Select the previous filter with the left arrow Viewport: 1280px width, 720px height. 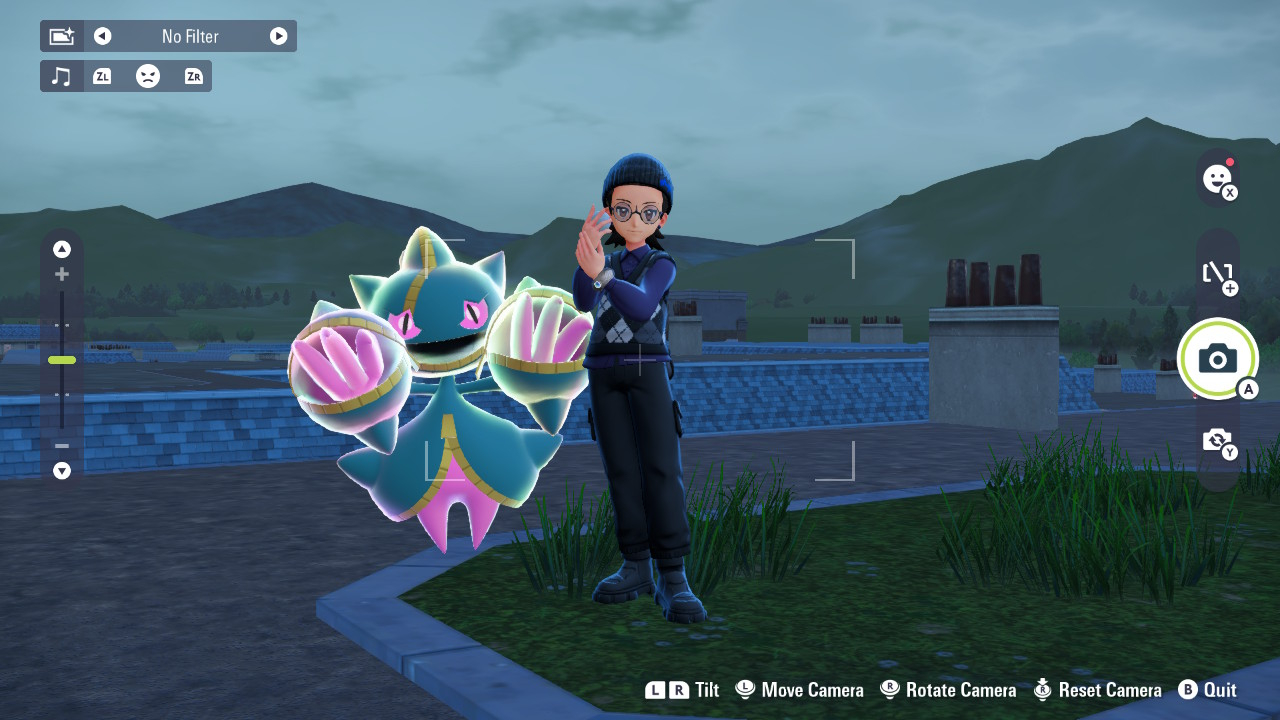(102, 36)
